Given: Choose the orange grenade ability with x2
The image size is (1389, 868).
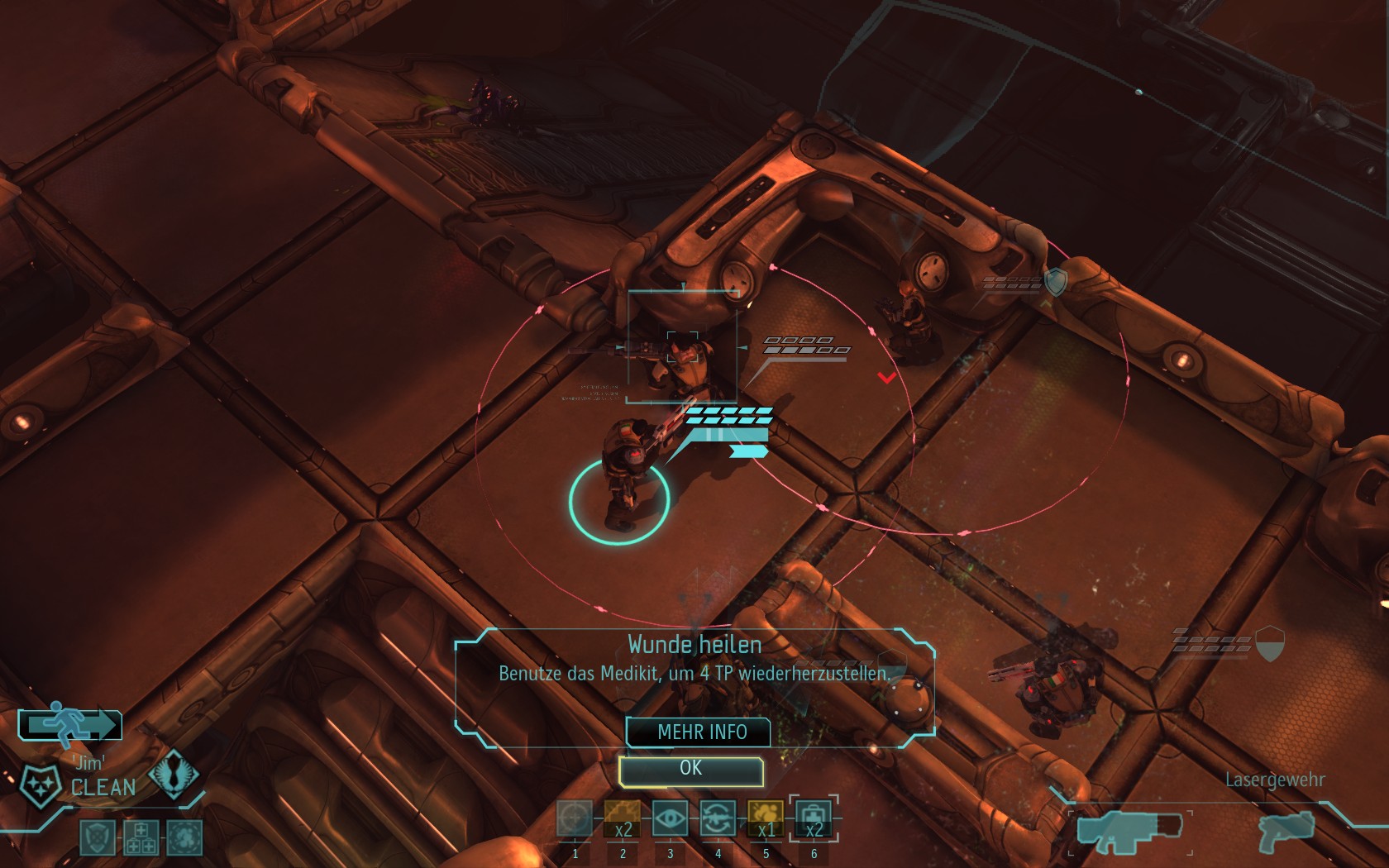Looking at the screenshot, I should pyautogui.click(x=622, y=818).
